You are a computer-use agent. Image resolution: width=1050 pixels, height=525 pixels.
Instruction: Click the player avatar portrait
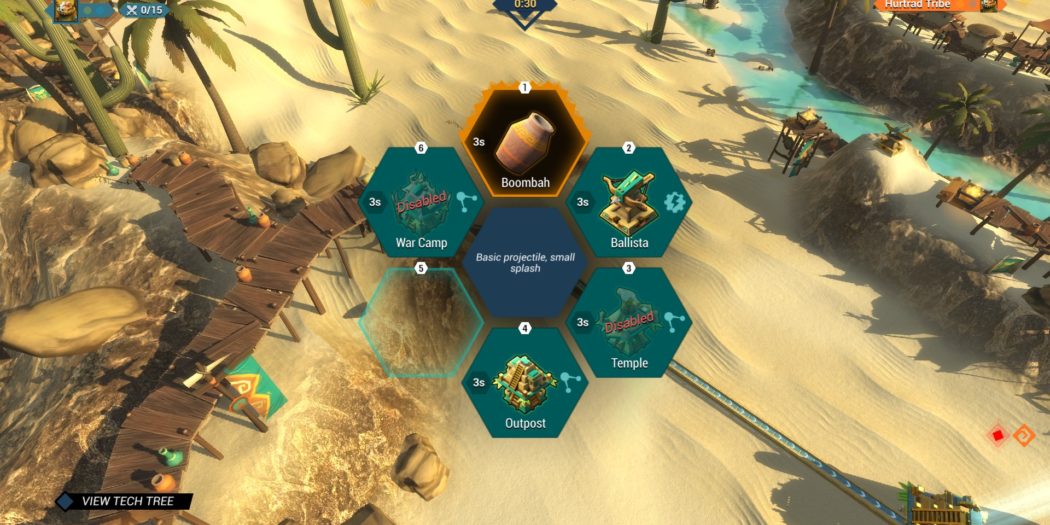[x=64, y=10]
